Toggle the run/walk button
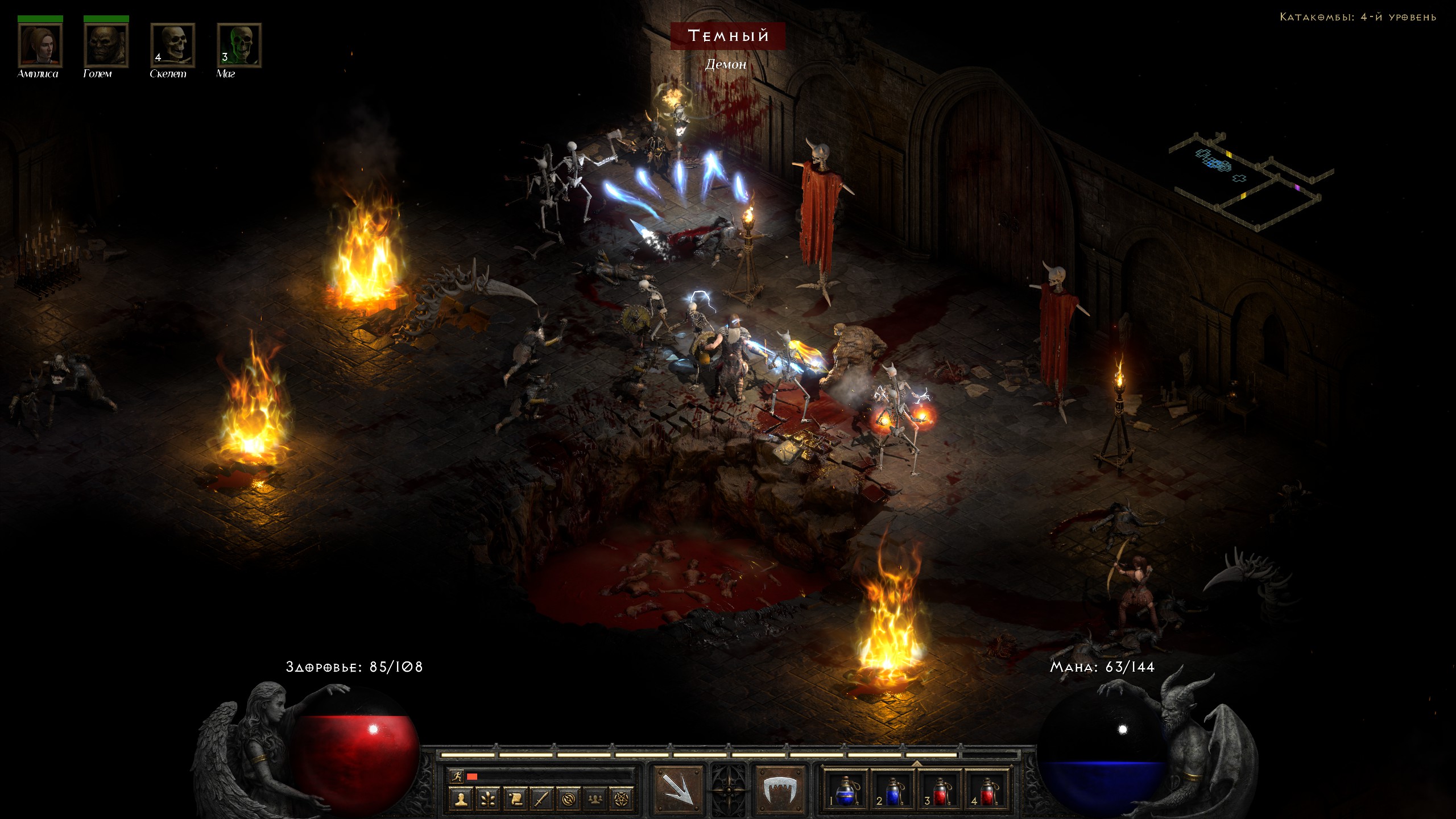This screenshot has width=1456, height=819. [x=456, y=776]
